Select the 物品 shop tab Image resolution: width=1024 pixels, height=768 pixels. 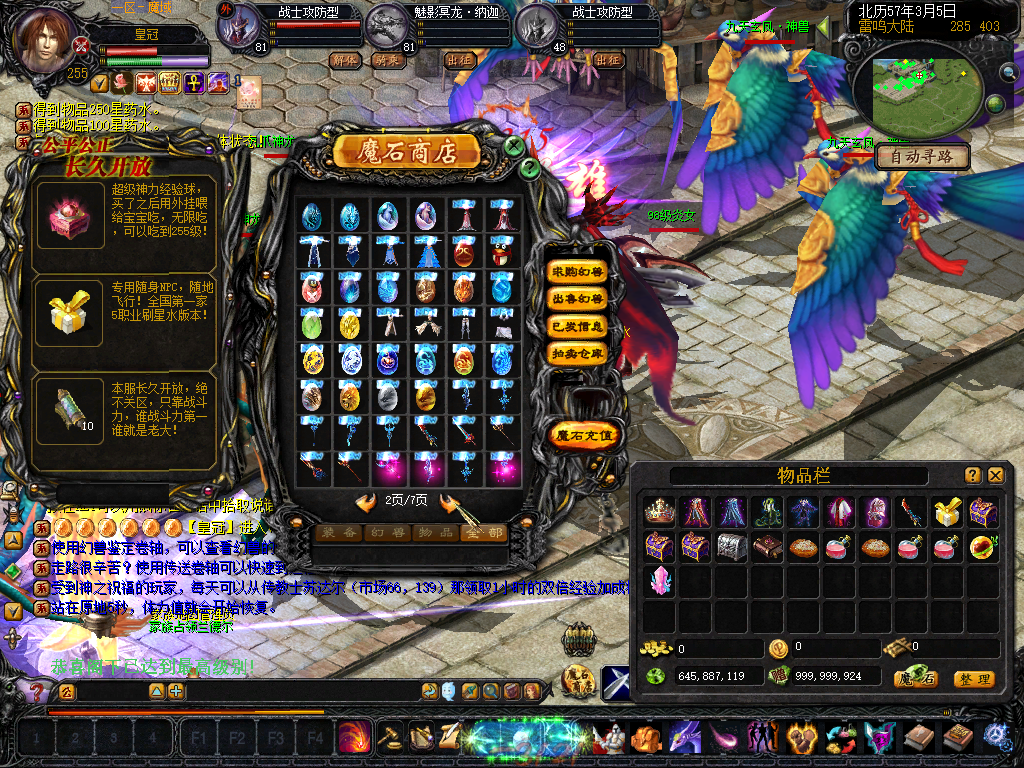(434, 533)
